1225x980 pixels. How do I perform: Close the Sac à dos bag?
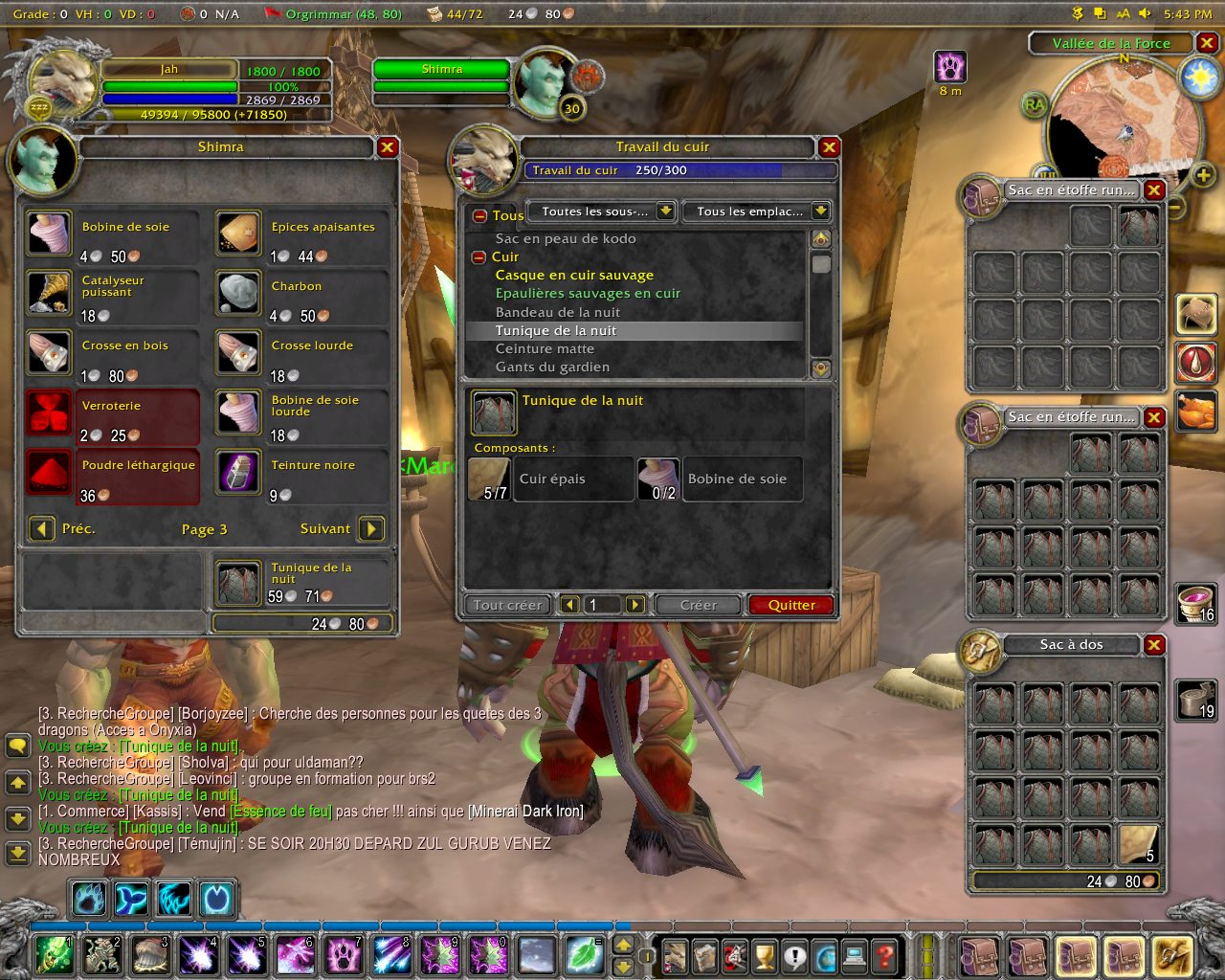(x=1154, y=645)
